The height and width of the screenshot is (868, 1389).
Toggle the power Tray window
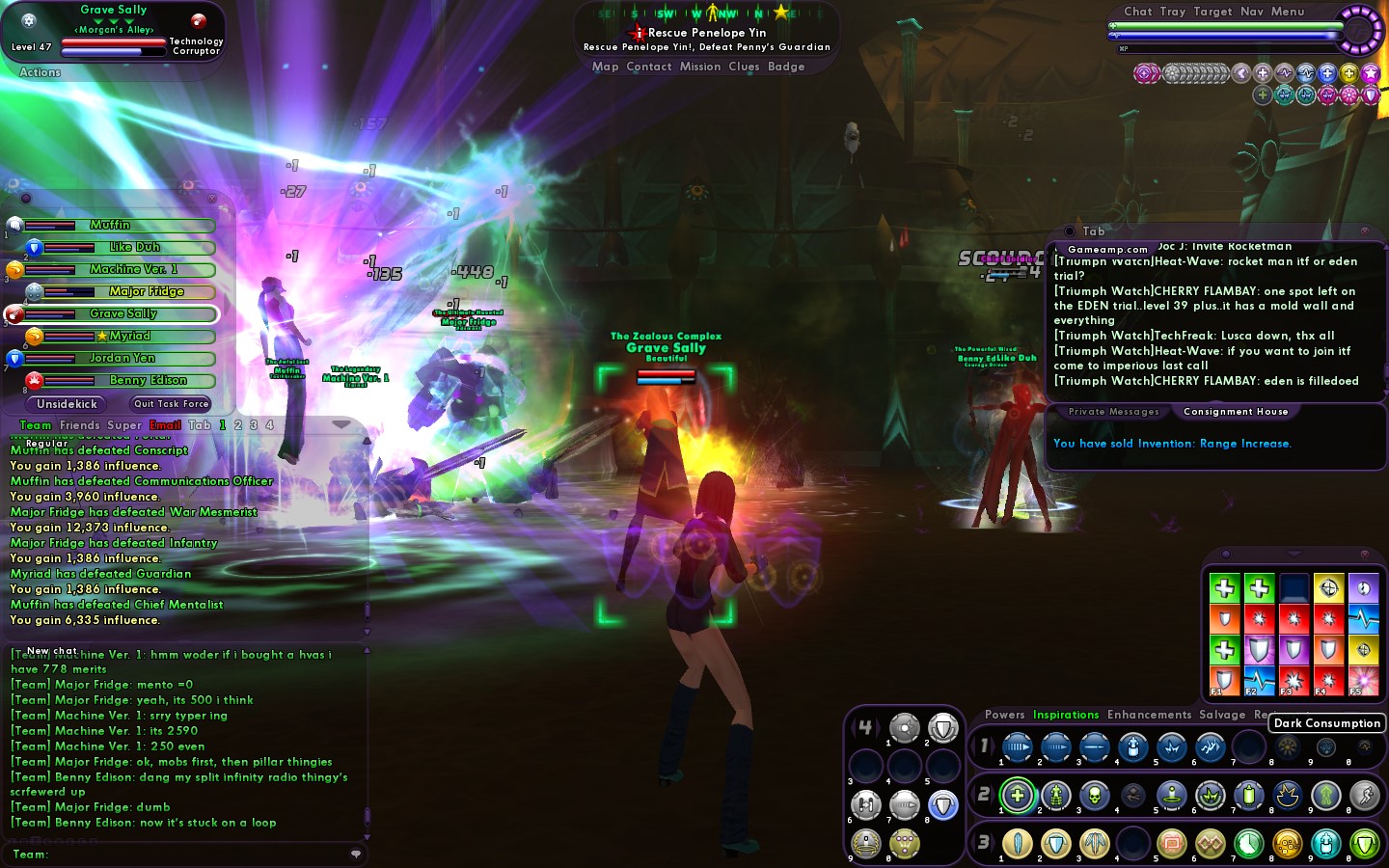coord(1172,12)
